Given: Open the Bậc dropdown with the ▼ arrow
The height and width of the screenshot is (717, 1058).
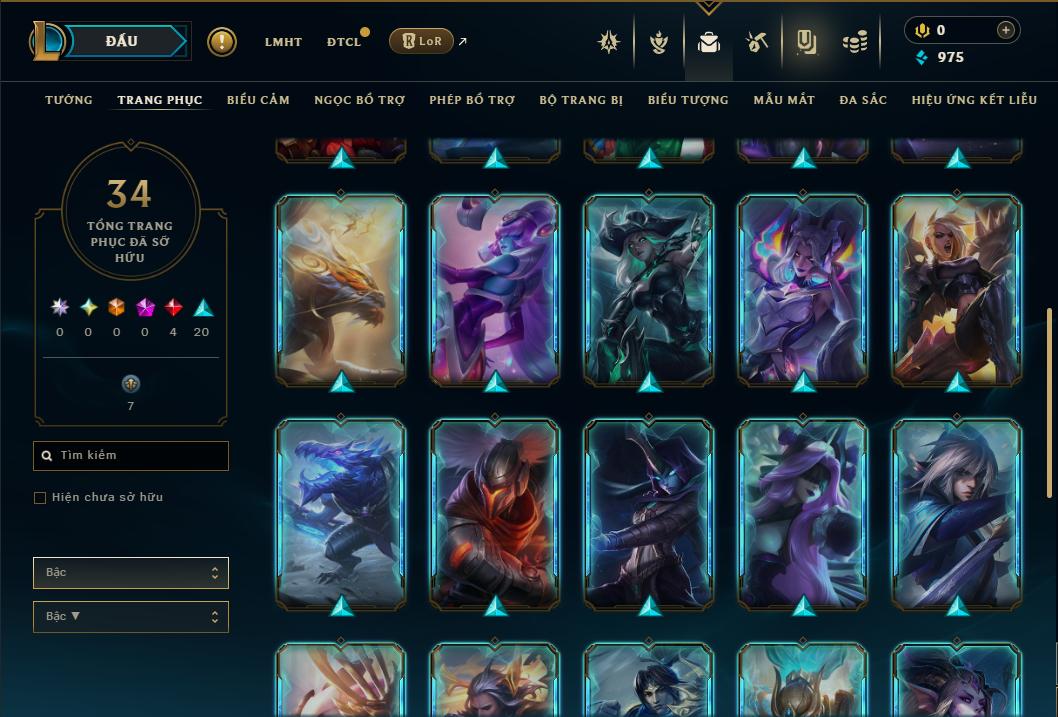Looking at the screenshot, I should (x=131, y=617).
